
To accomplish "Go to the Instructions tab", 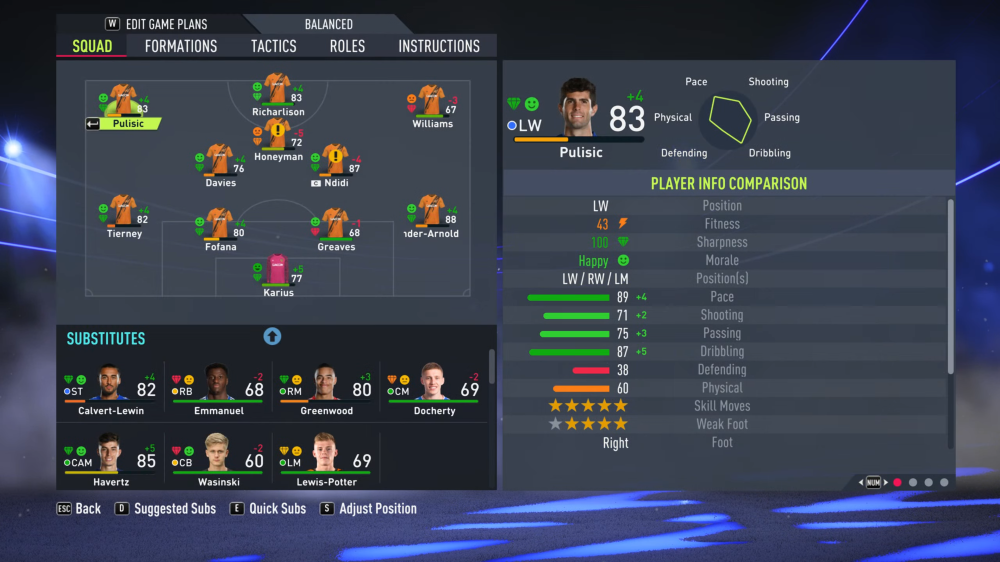I will (438, 46).
